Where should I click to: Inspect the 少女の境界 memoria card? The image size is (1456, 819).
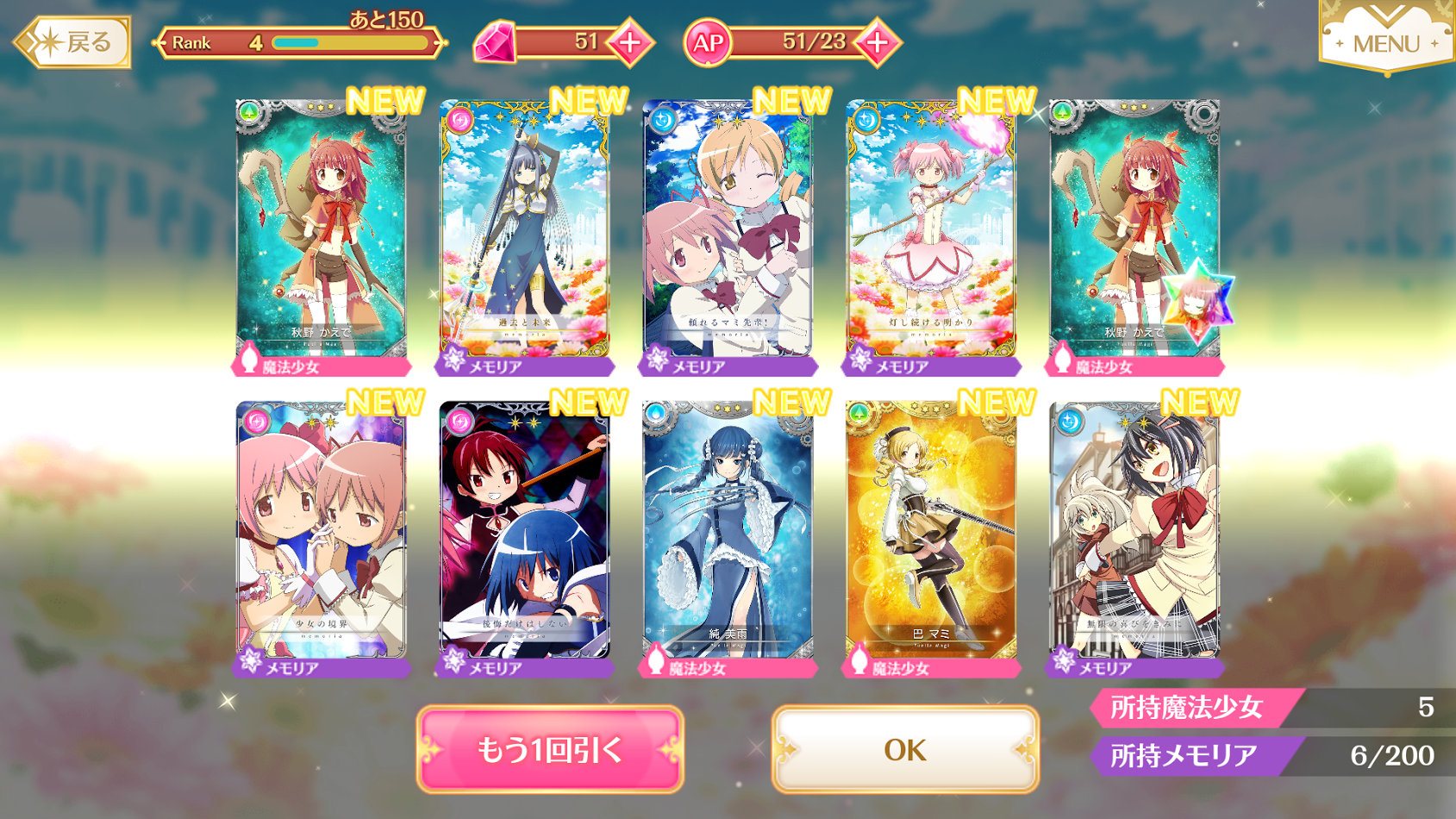click(322, 535)
